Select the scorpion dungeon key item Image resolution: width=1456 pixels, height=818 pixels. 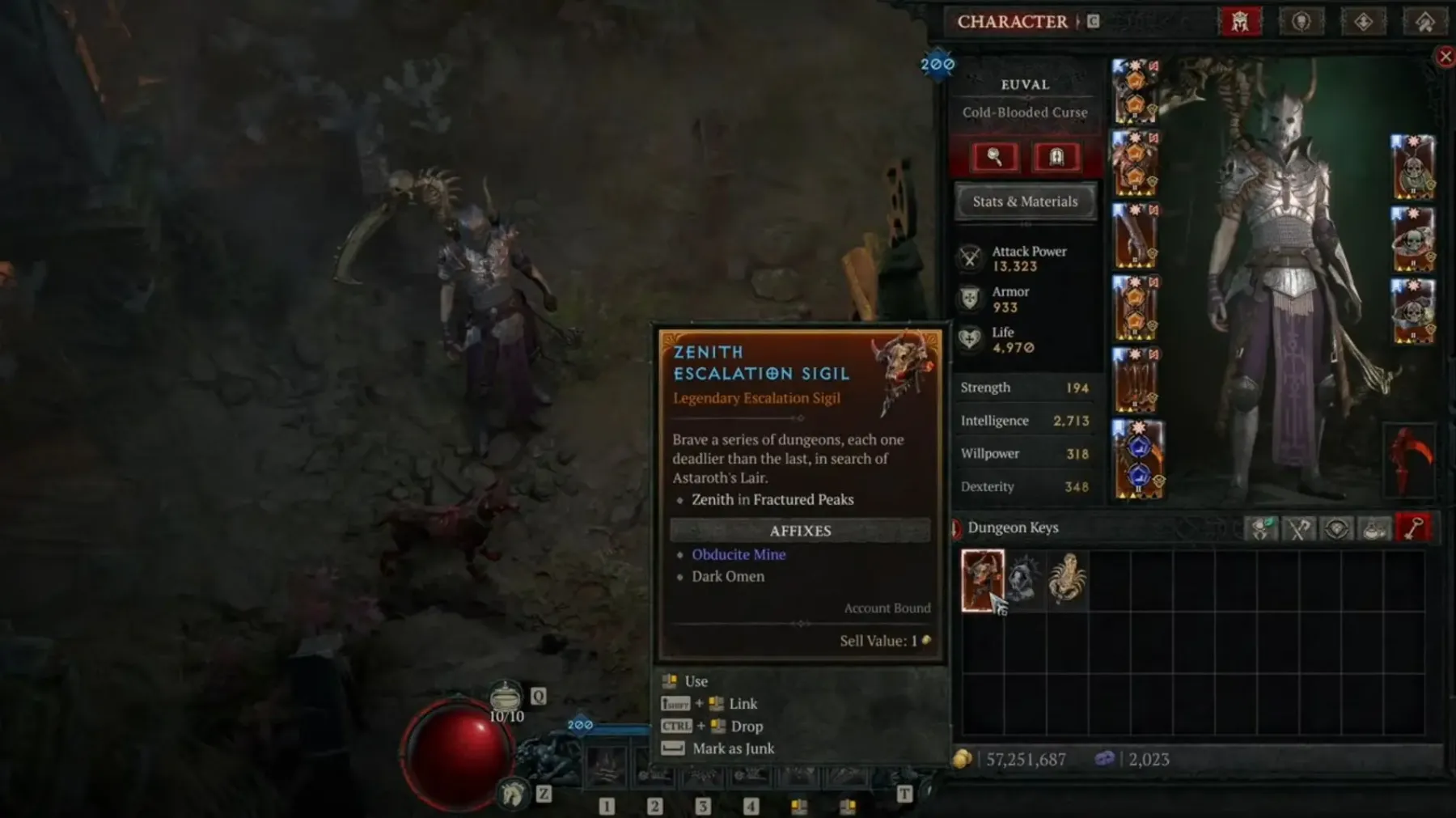coord(1067,579)
